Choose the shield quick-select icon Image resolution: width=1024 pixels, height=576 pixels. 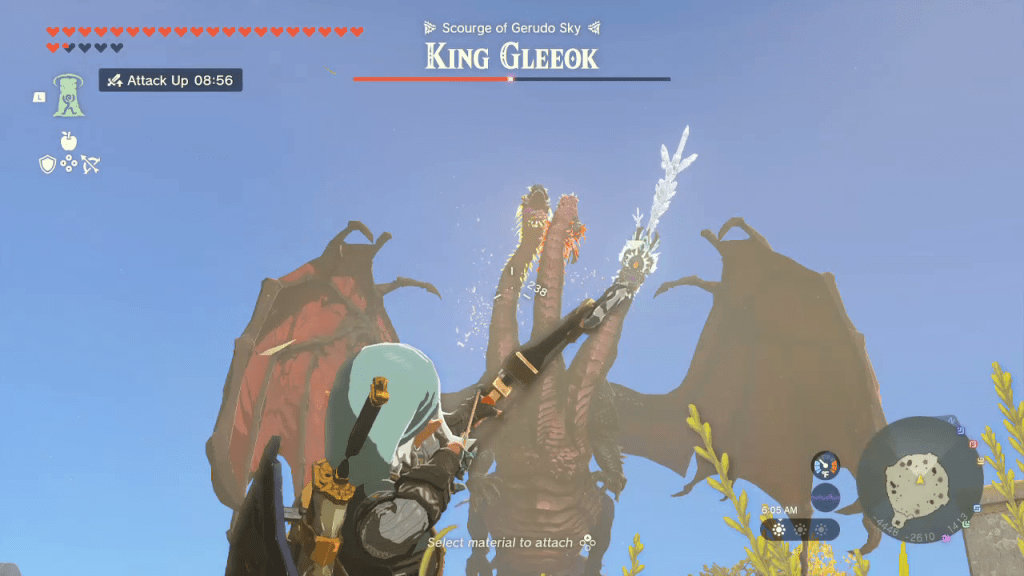[47, 165]
